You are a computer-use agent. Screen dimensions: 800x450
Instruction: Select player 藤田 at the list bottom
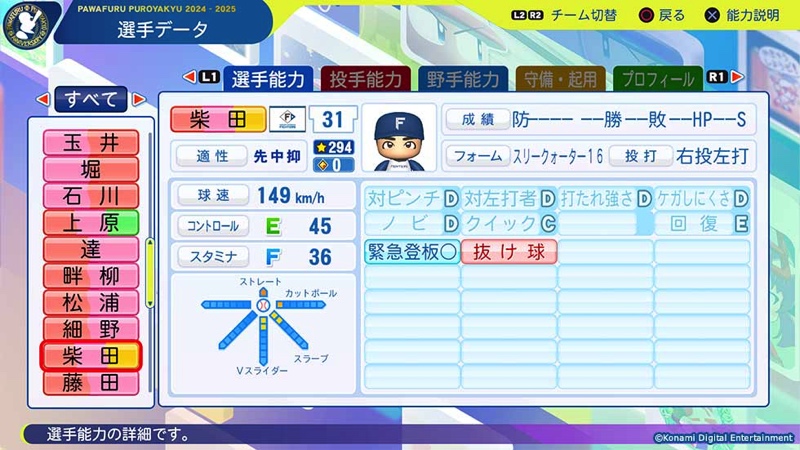coord(90,382)
